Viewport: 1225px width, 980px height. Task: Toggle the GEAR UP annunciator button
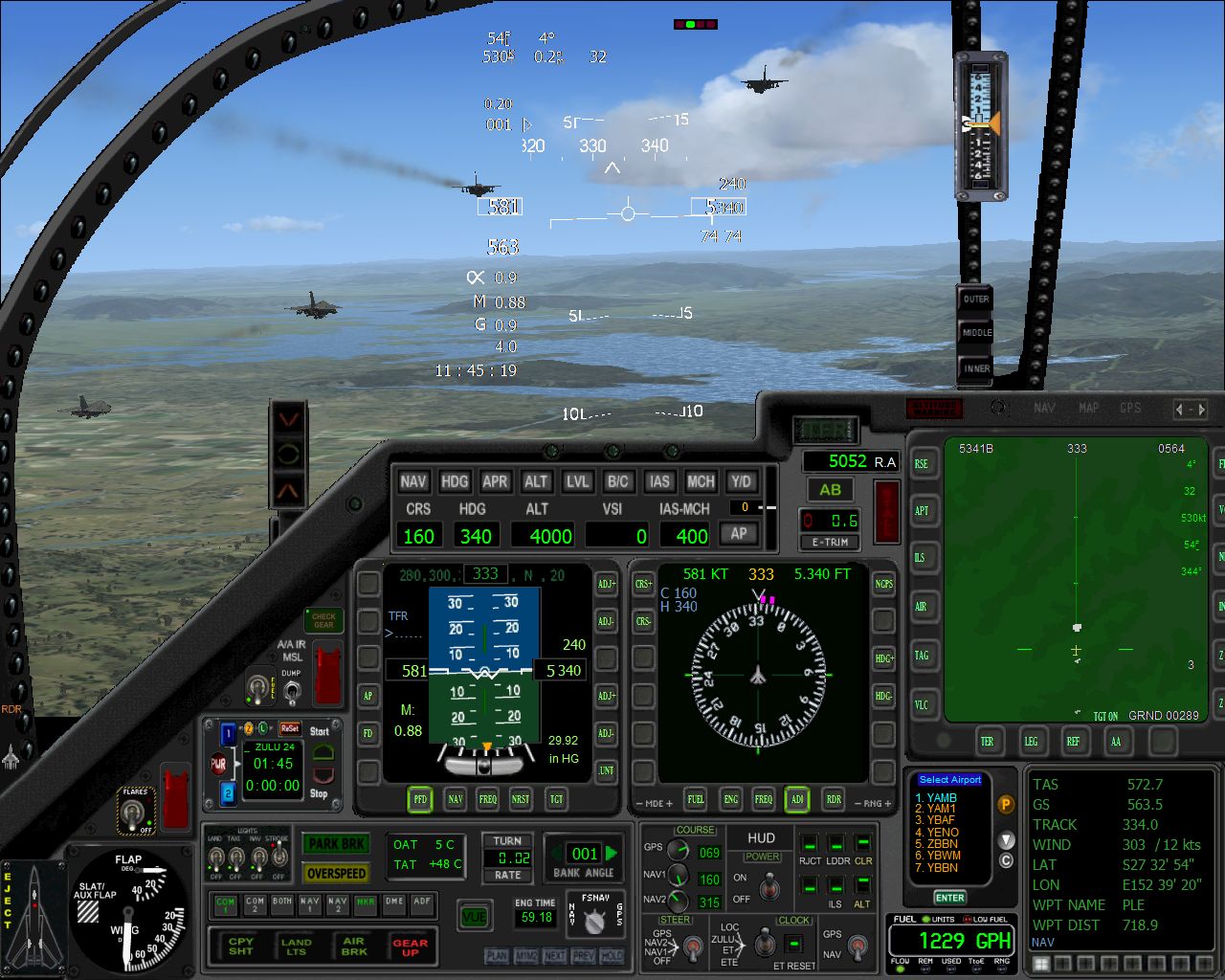(411, 947)
